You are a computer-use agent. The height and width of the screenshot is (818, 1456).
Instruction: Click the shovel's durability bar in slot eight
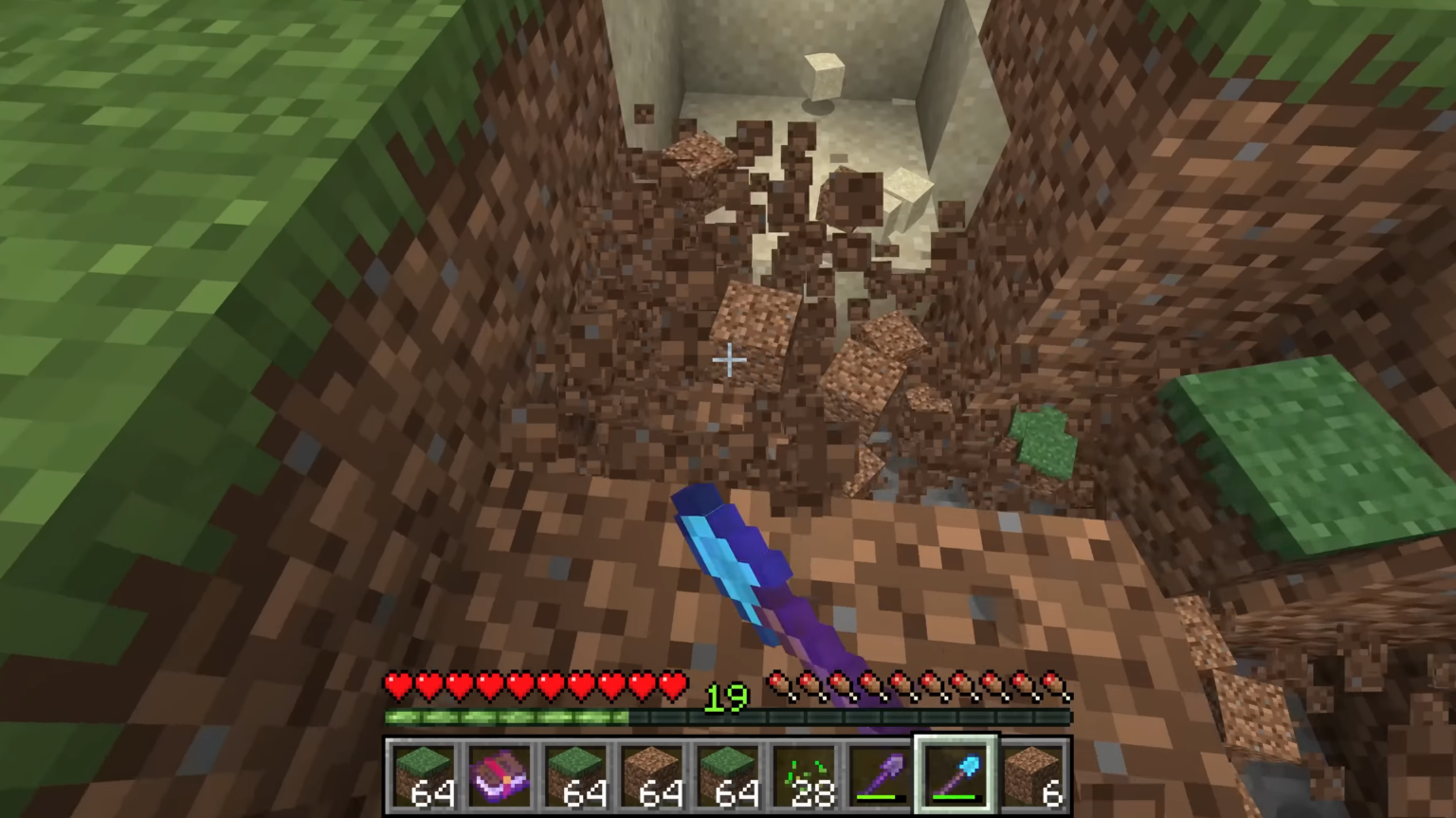(955, 799)
